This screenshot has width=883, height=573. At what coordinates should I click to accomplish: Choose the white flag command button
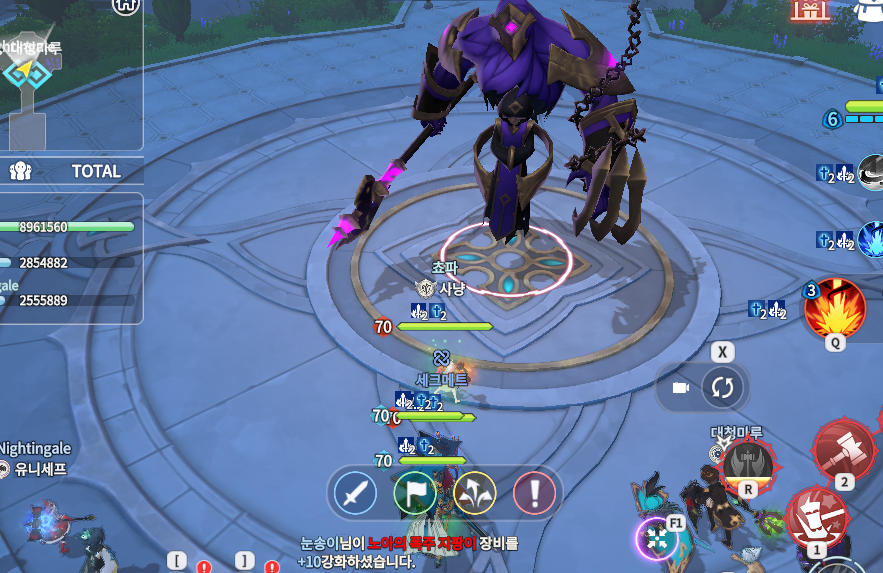[414, 493]
